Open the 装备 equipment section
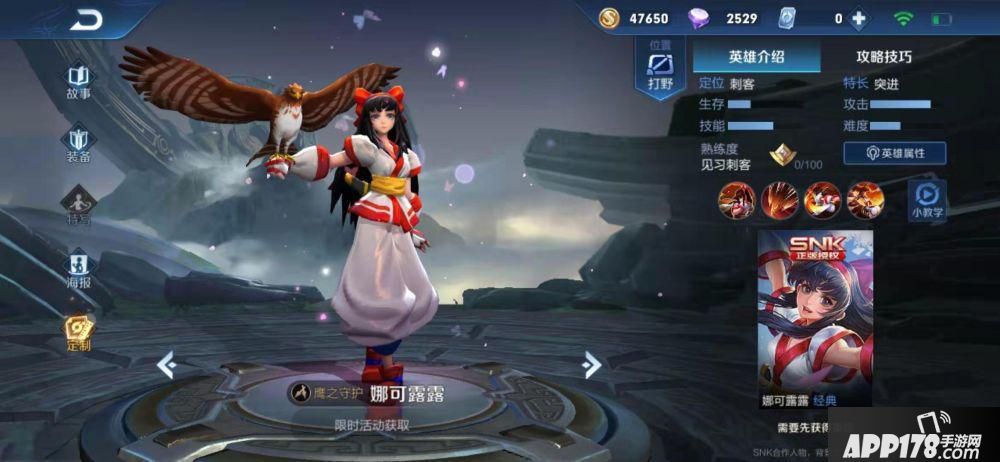The width and height of the screenshot is (1000, 462). click(79, 143)
